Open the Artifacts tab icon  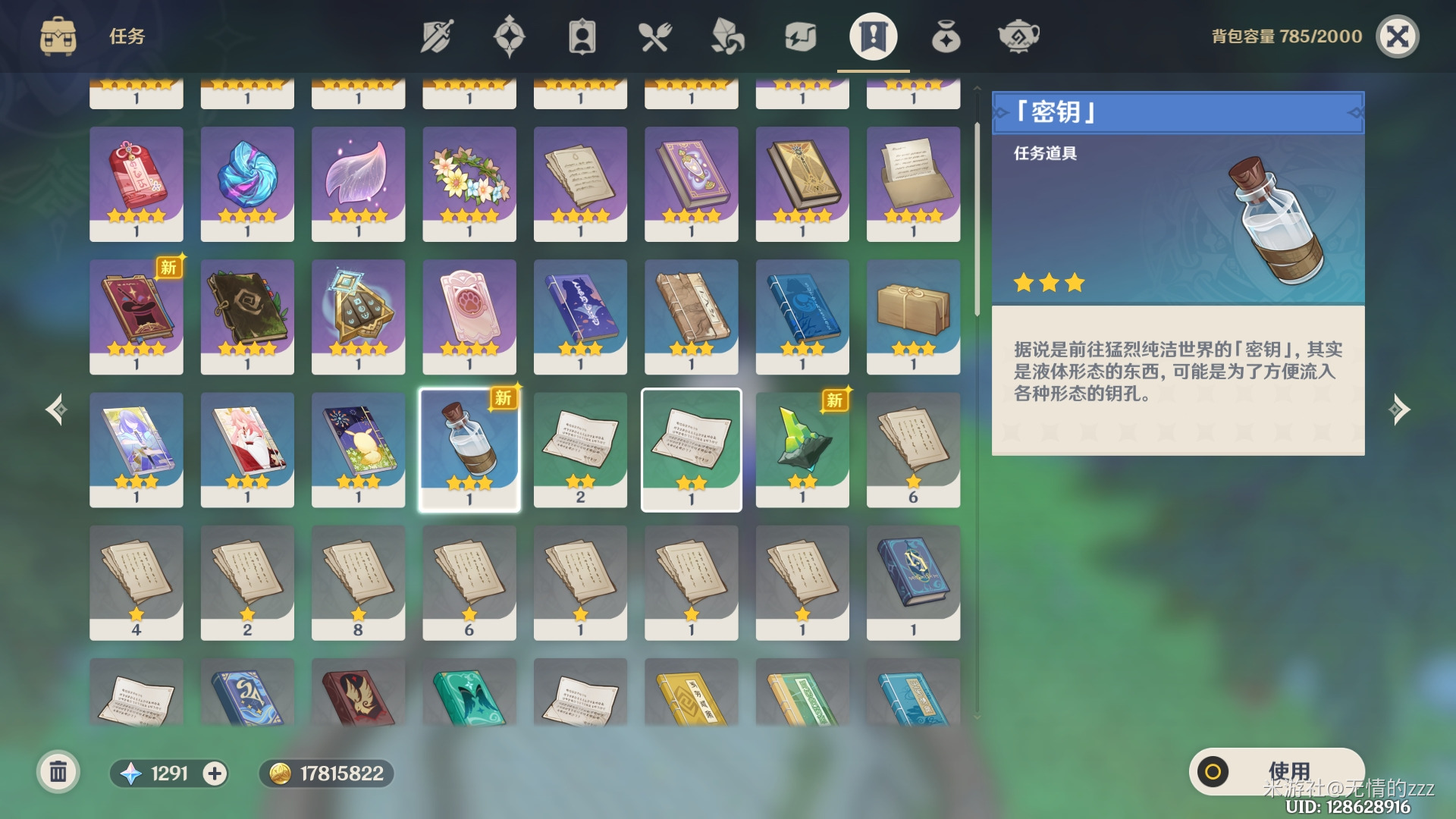point(510,36)
